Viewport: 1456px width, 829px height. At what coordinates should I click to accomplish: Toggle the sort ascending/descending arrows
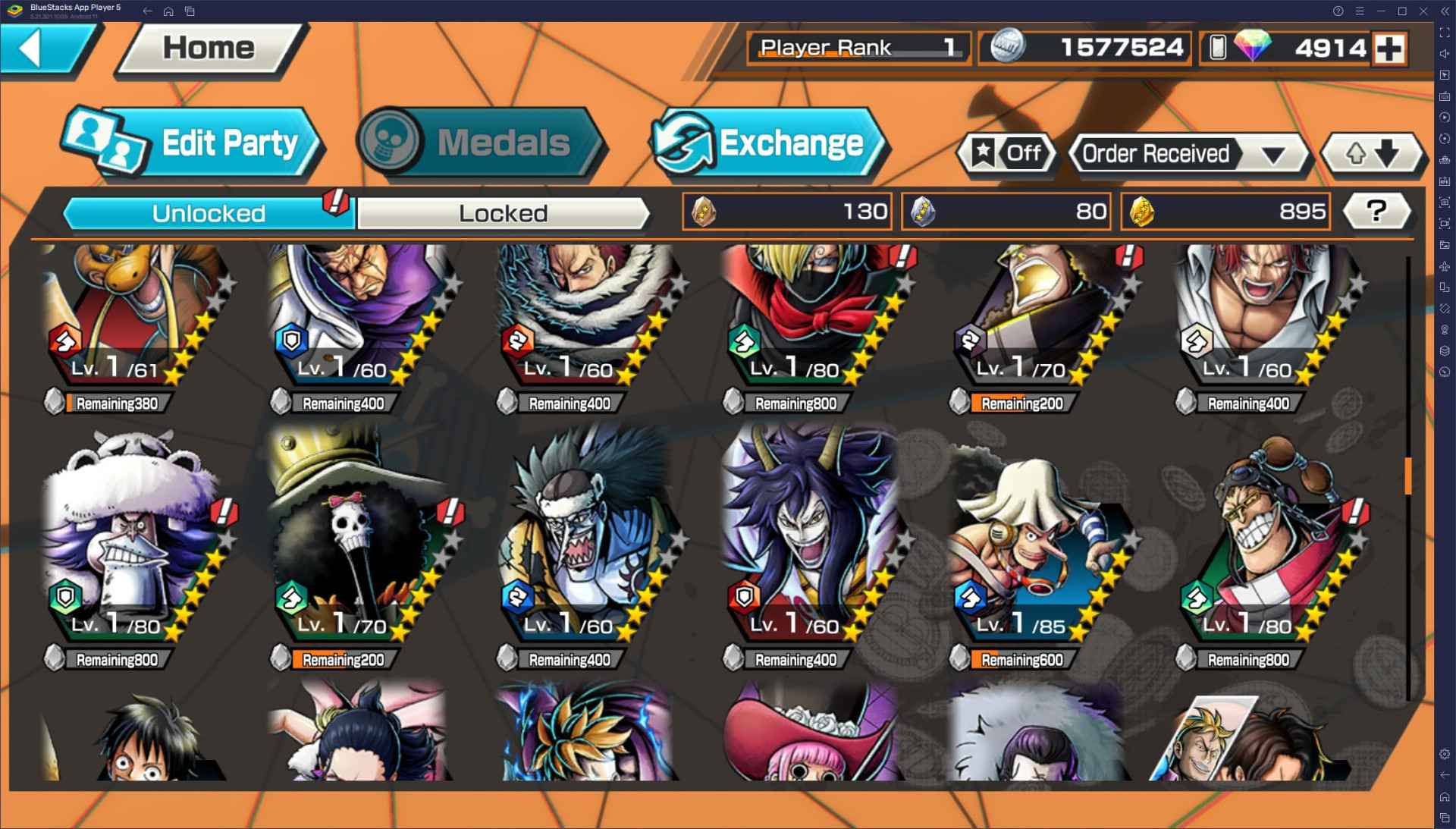[x=1373, y=153]
